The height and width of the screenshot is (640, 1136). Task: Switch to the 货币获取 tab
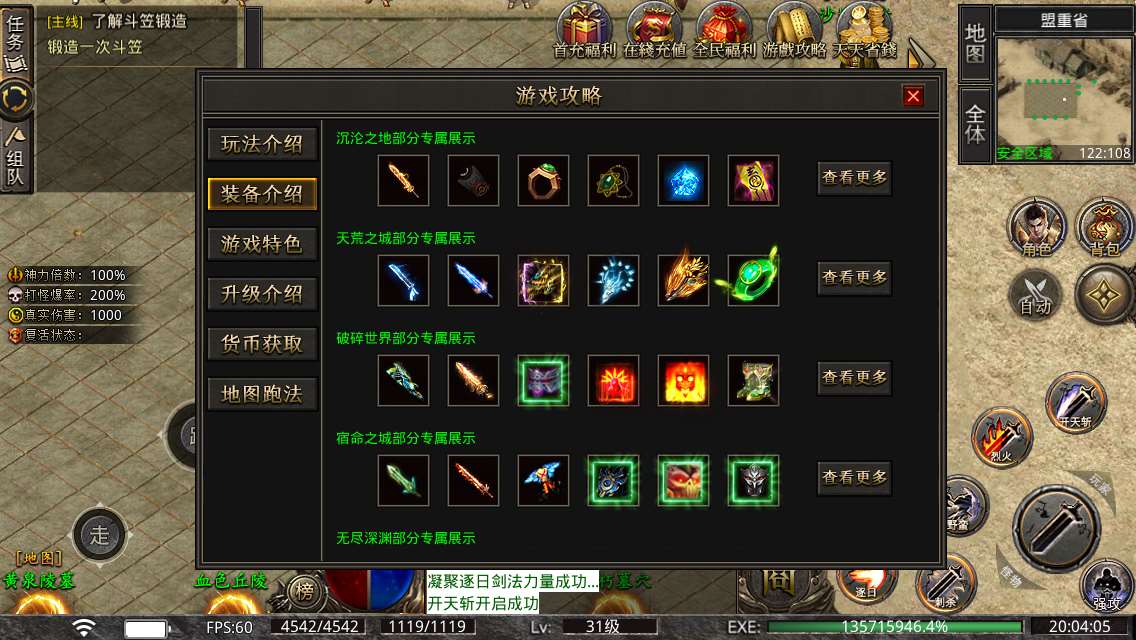(x=262, y=344)
